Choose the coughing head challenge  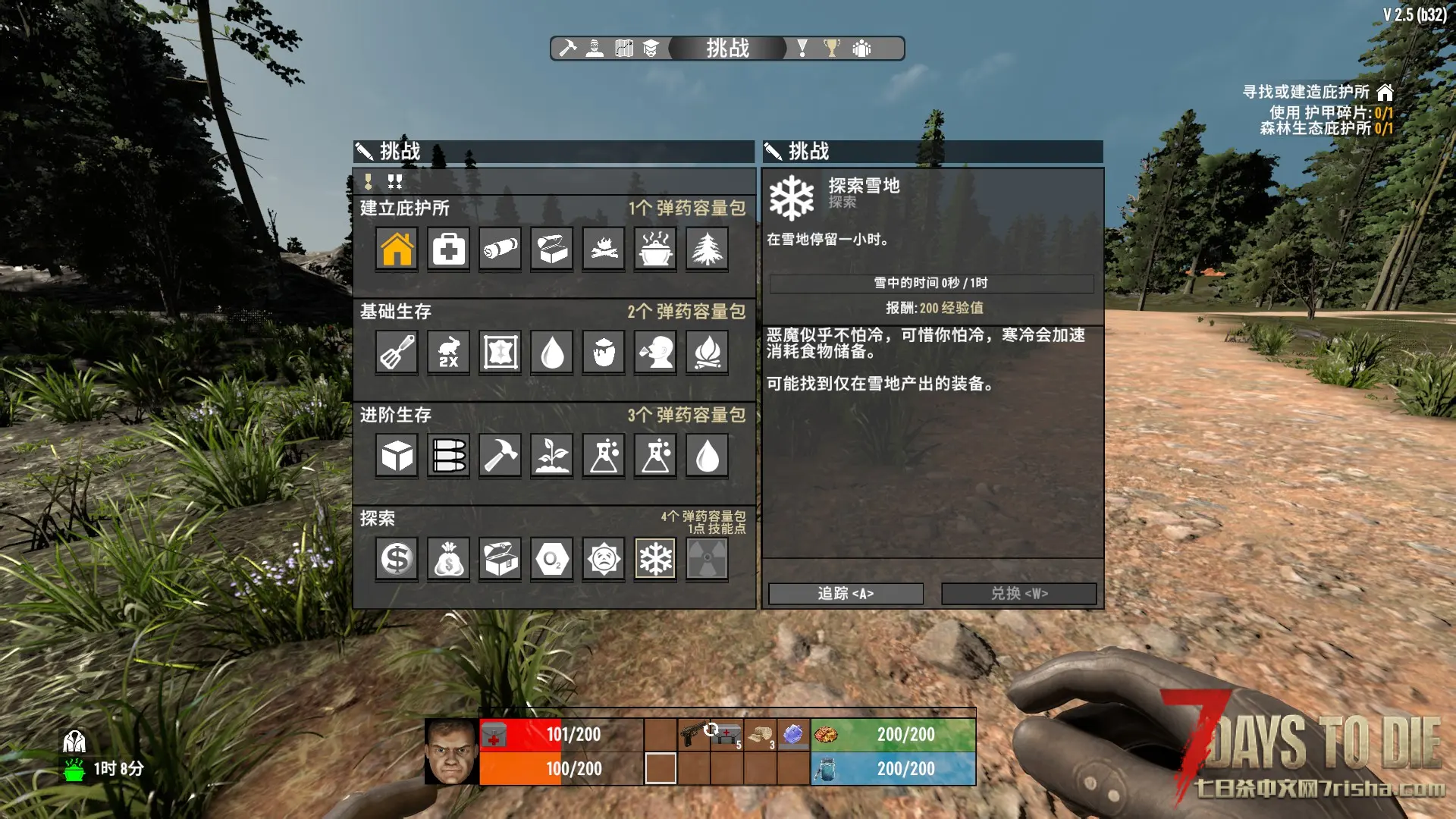(655, 352)
